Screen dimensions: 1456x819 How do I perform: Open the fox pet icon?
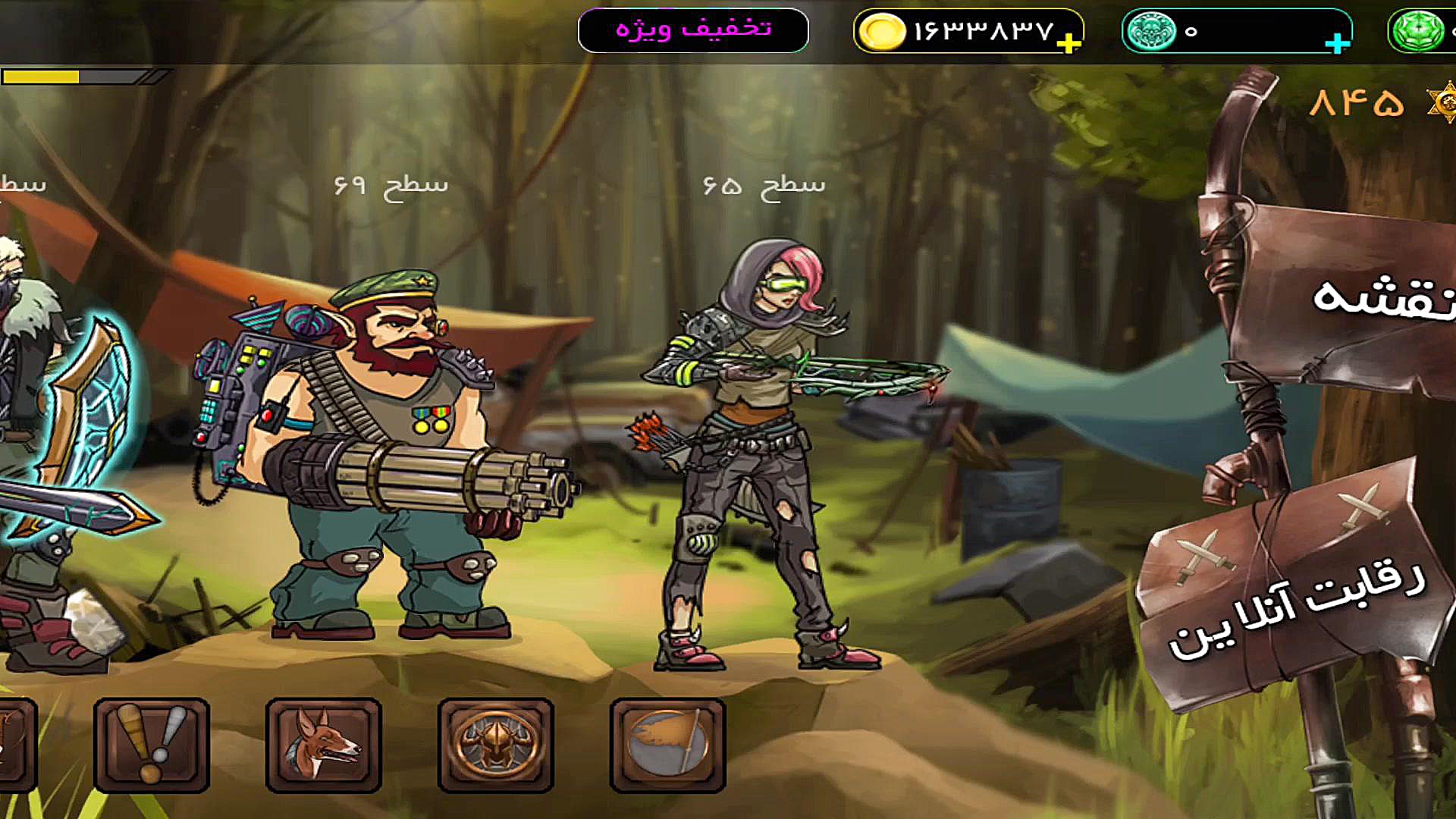pyautogui.click(x=323, y=745)
